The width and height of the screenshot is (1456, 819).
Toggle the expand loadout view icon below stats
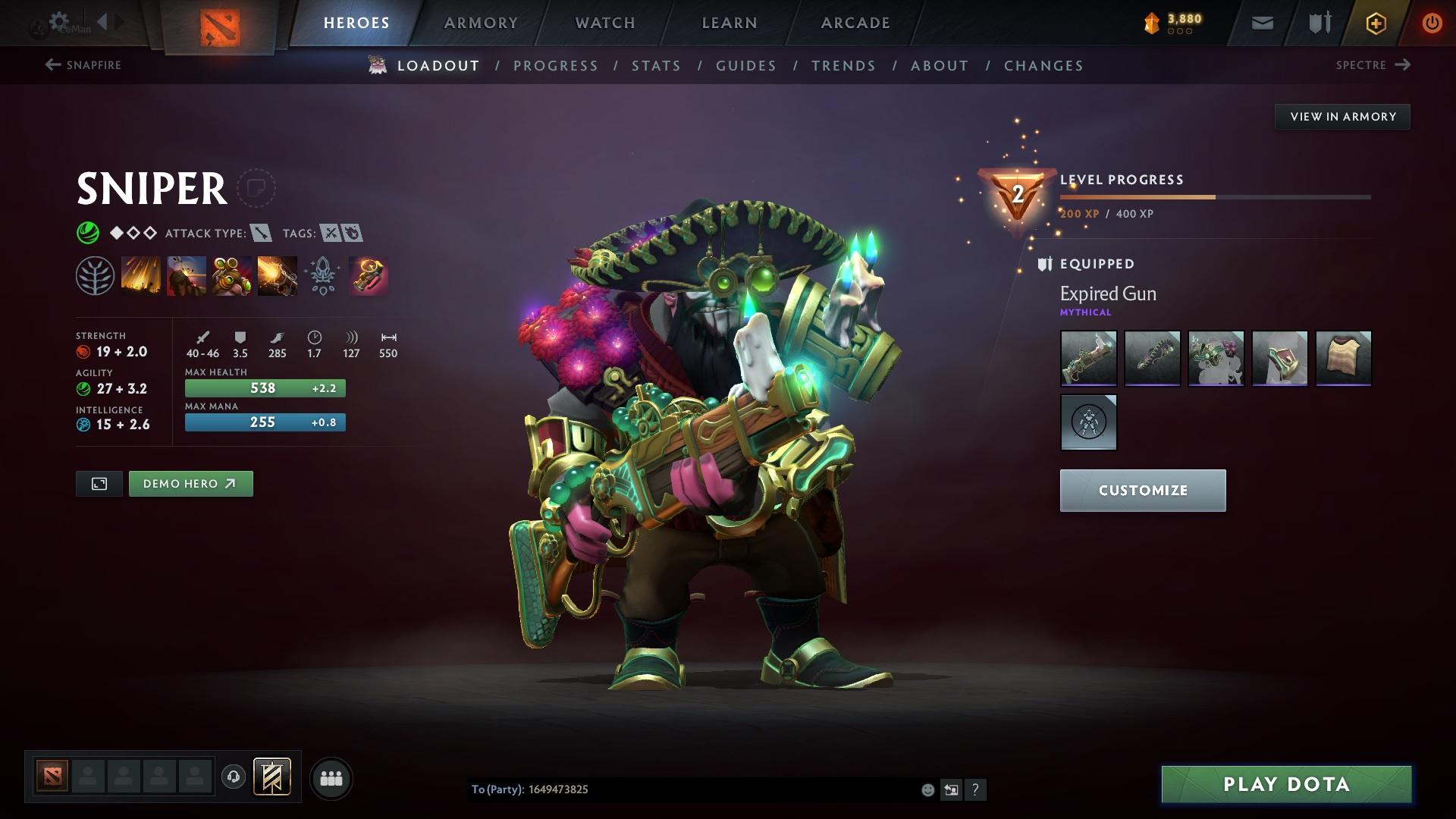coord(99,483)
